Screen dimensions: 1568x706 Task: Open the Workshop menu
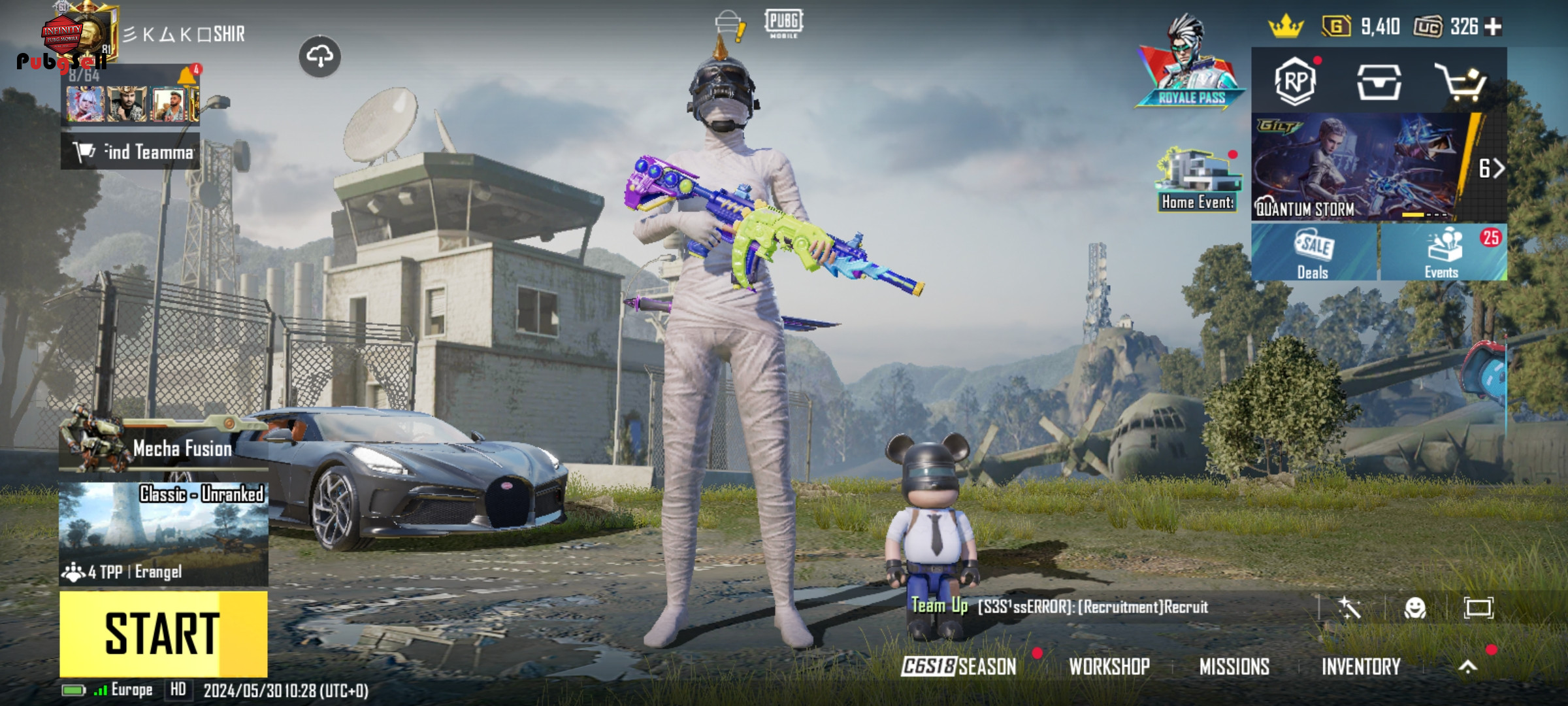point(1109,666)
